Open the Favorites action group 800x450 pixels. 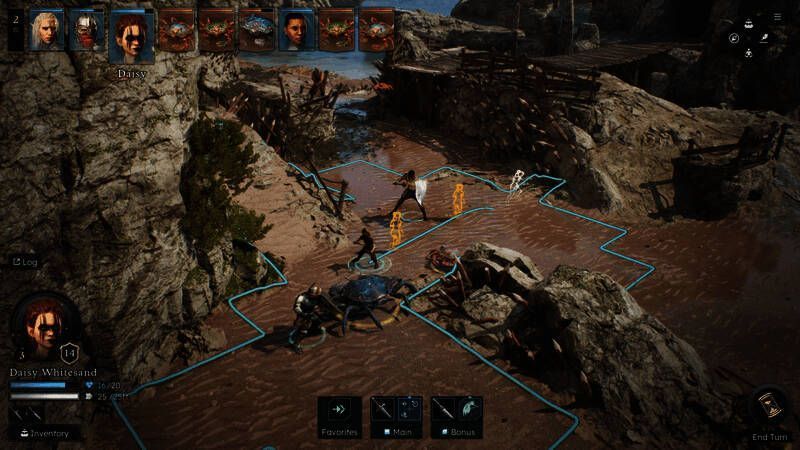(339, 410)
